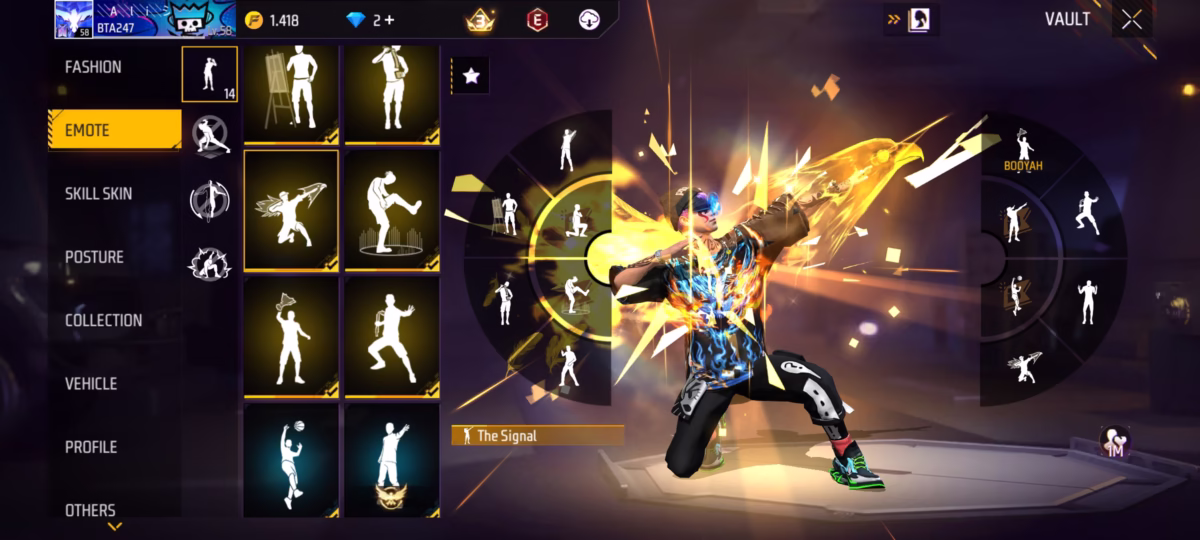Open the player profile avatar
This screenshot has height=540, width=1200.
coord(73,19)
